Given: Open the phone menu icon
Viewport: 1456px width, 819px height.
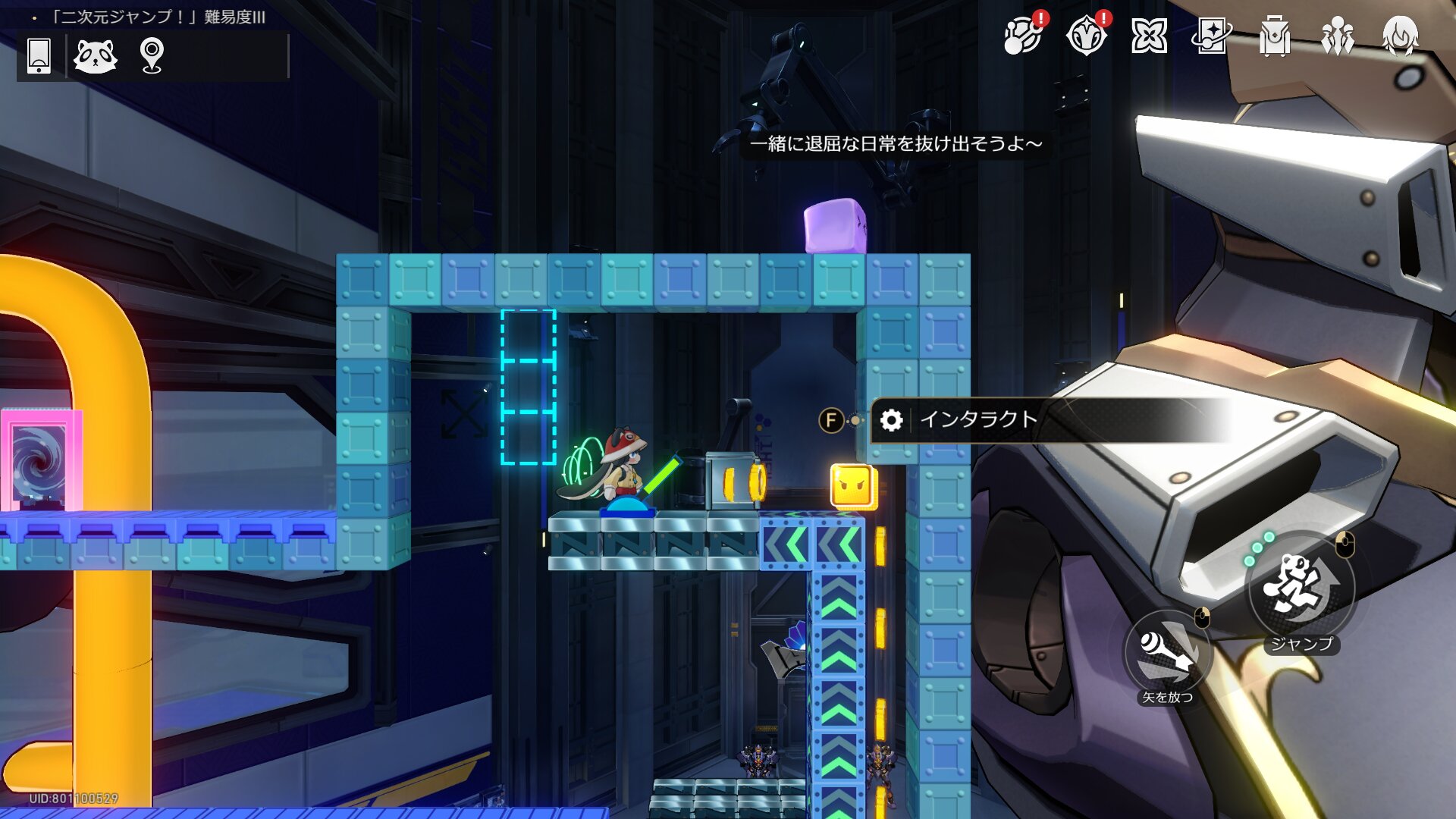Looking at the screenshot, I should point(39,56).
